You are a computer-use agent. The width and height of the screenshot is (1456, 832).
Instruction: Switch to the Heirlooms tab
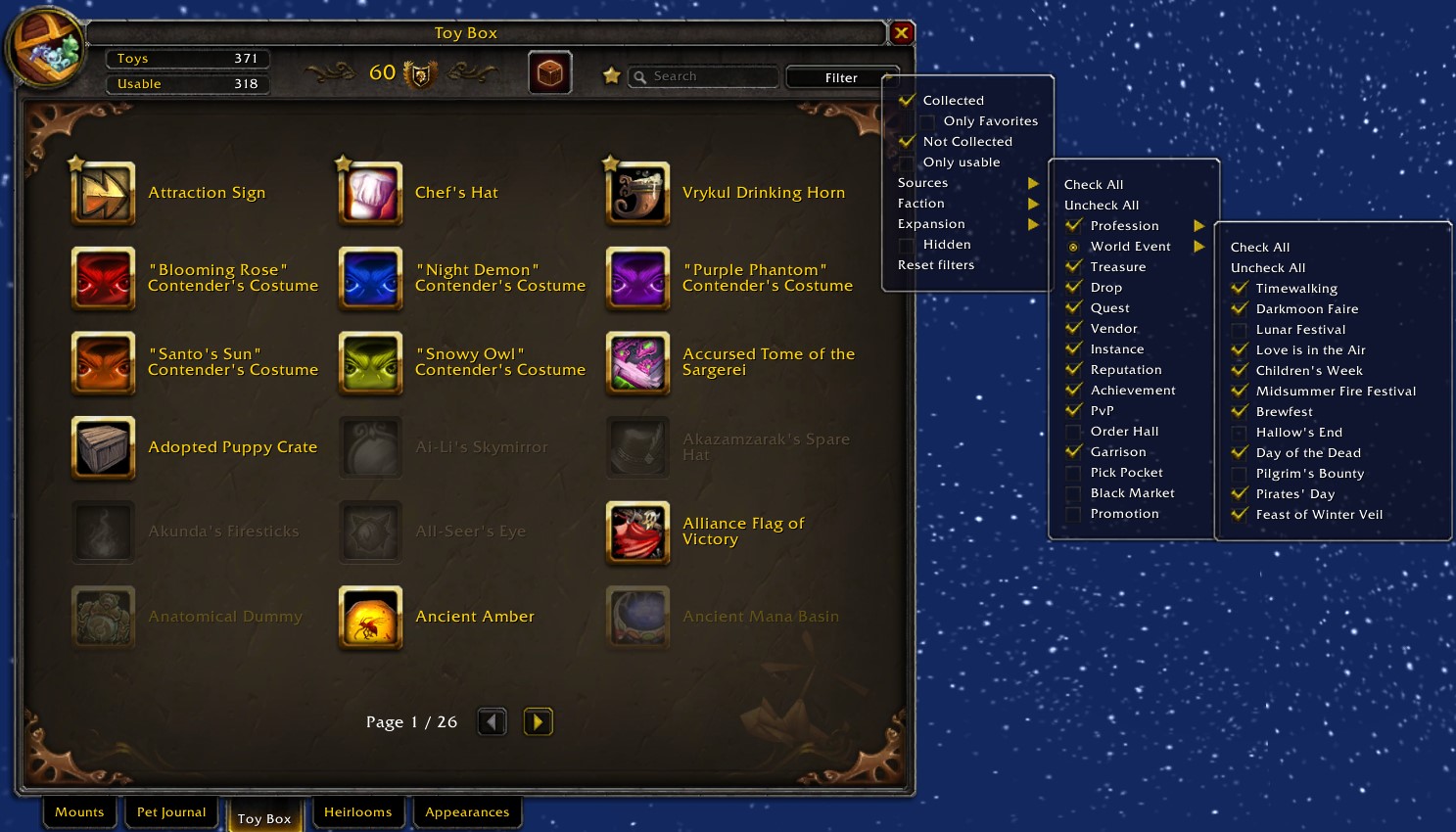click(357, 812)
